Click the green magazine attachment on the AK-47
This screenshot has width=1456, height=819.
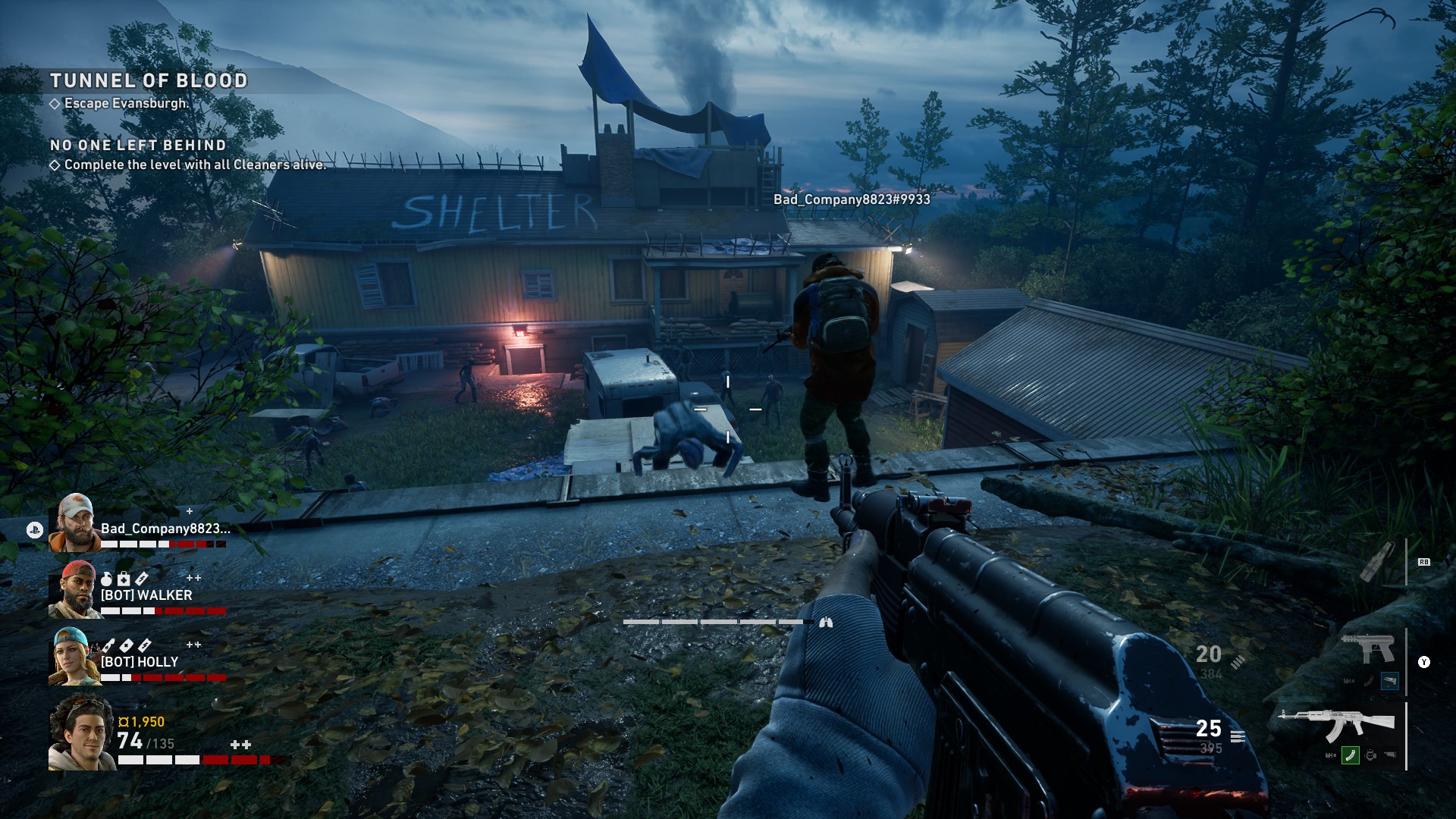(1350, 755)
